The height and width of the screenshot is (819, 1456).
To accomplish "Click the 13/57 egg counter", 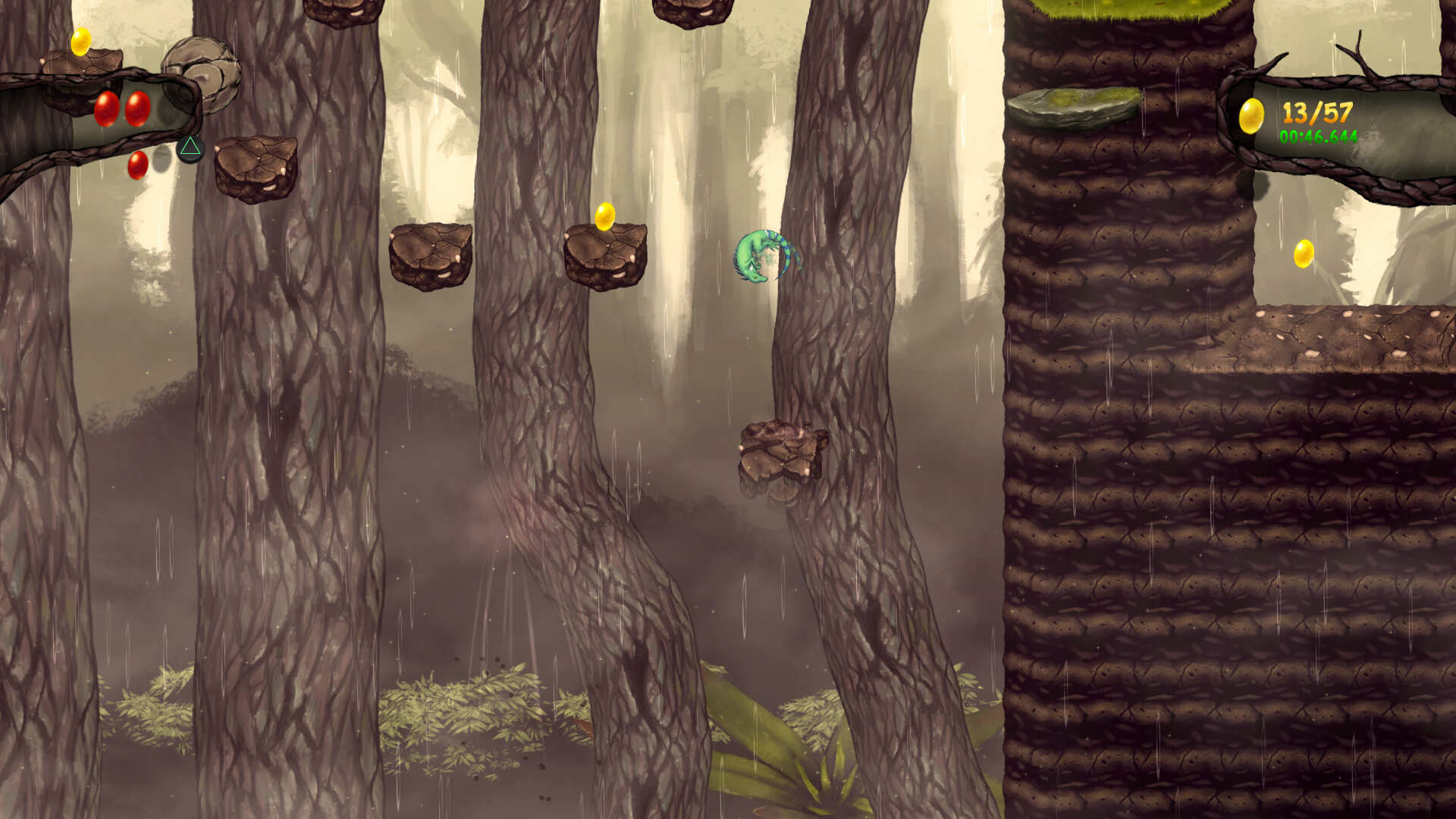I will click(x=1317, y=113).
